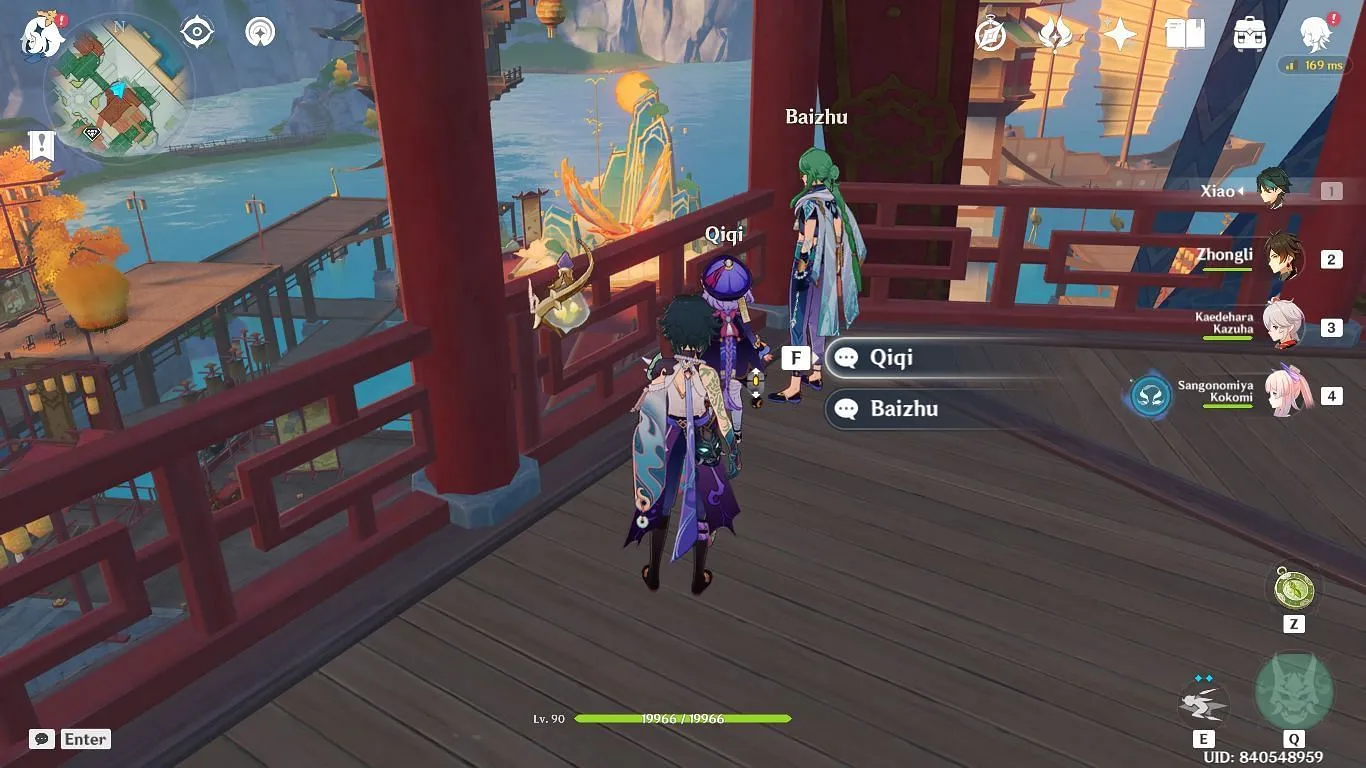Image resolution: width=1366 pixels, height=768 pixels.
Task: Use the green compass gadget
Action: tap(1294, 588)
